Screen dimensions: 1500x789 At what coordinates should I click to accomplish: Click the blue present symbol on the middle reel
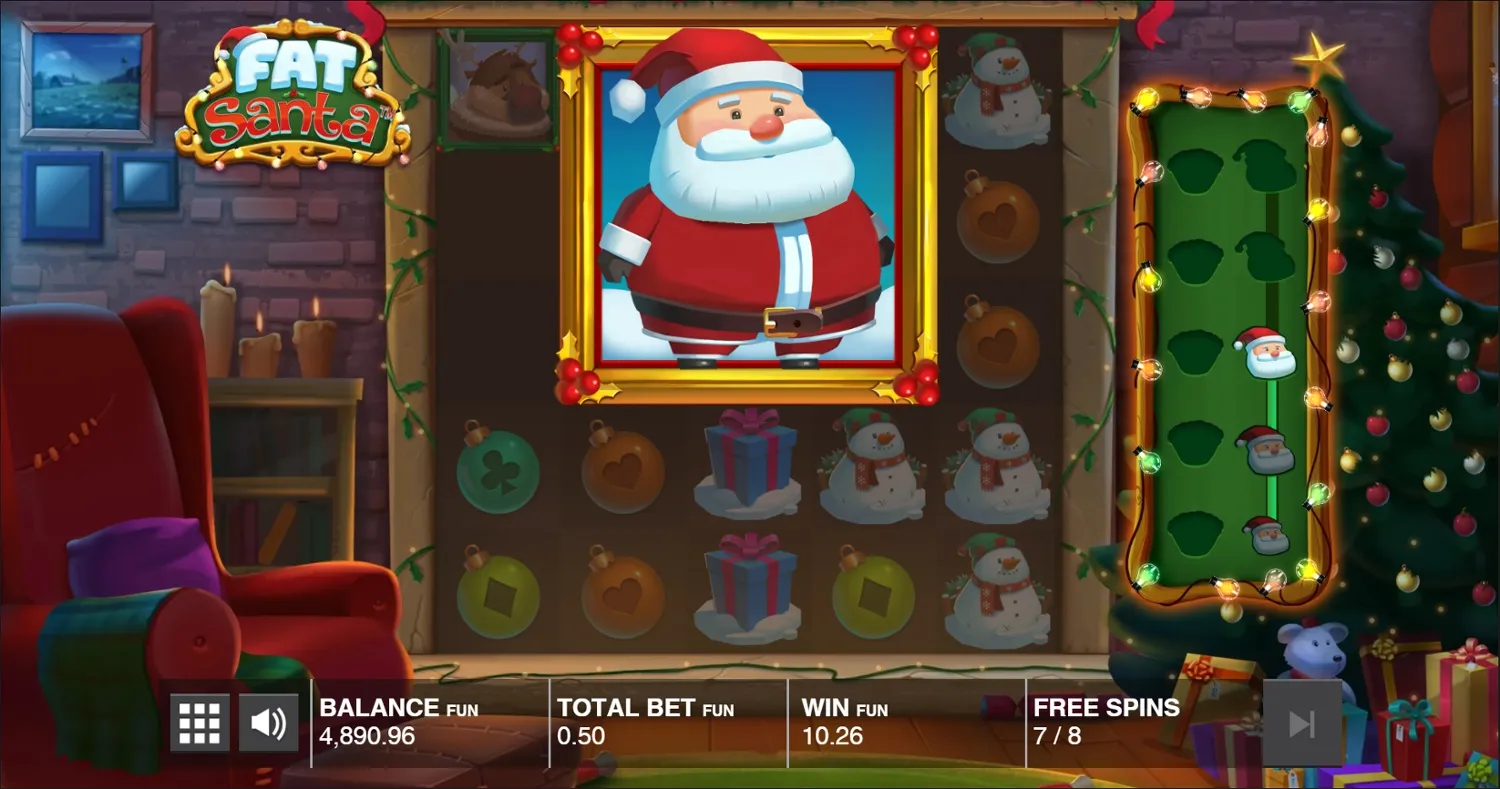coord(747,470)
